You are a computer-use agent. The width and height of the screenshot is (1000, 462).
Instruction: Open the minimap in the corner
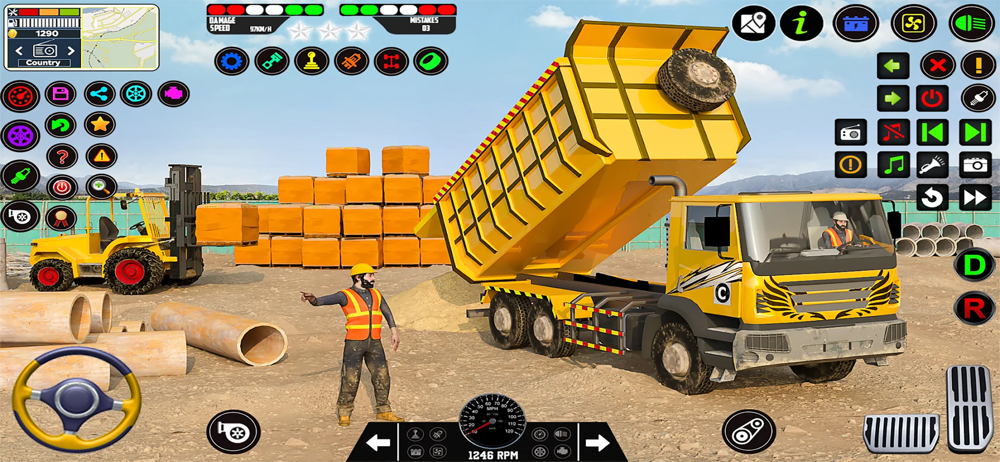[x=120, y=38]
